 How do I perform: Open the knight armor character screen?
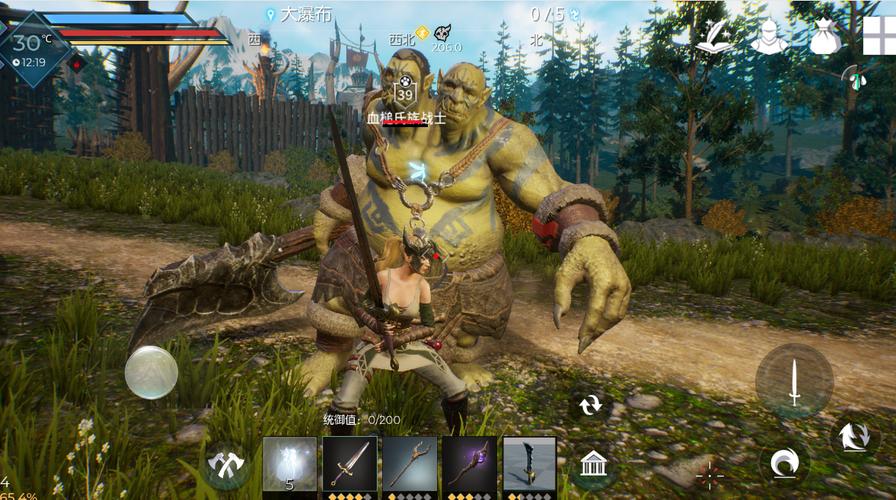coord(769,37)
